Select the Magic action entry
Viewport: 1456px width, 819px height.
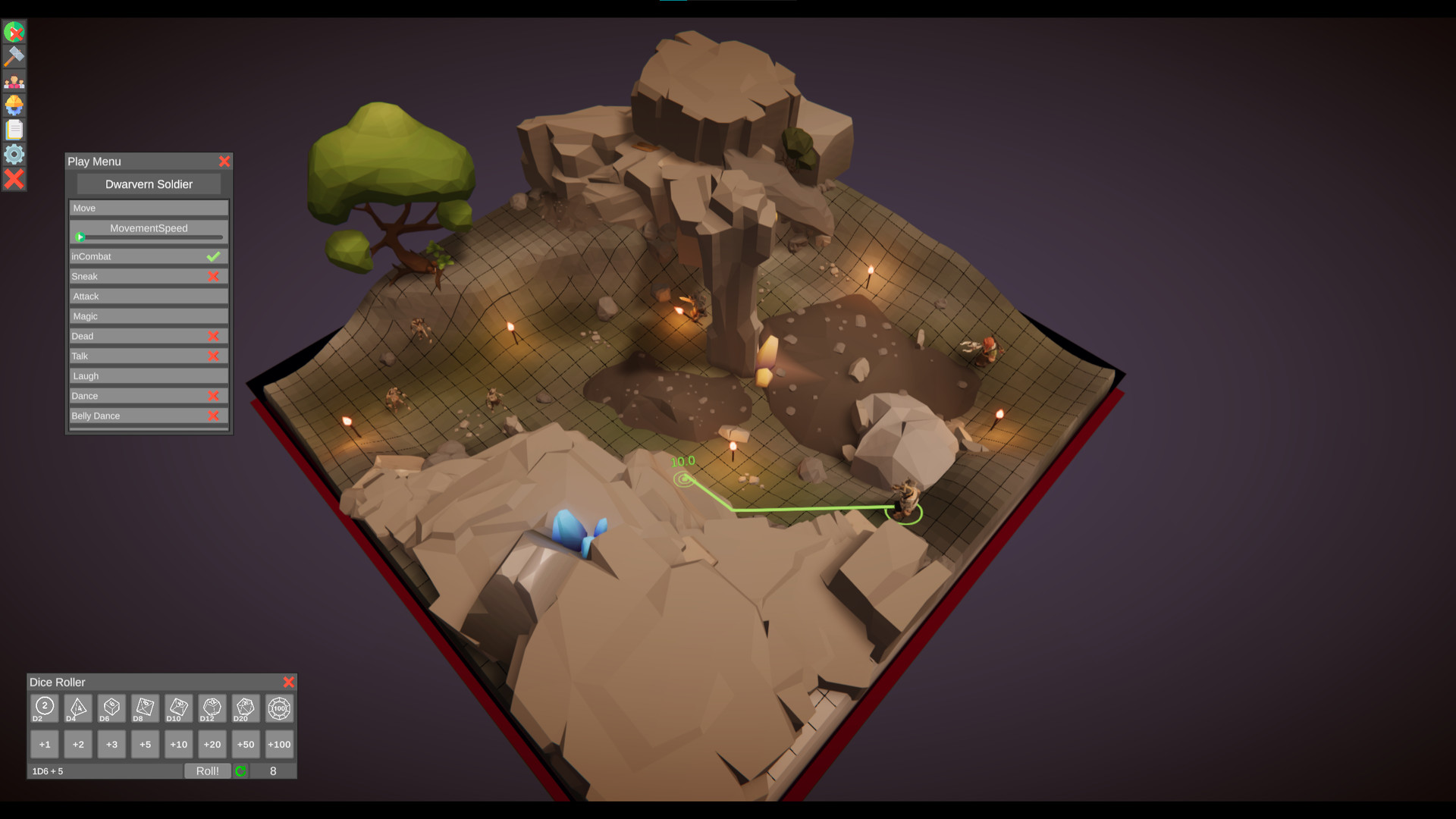148,315
